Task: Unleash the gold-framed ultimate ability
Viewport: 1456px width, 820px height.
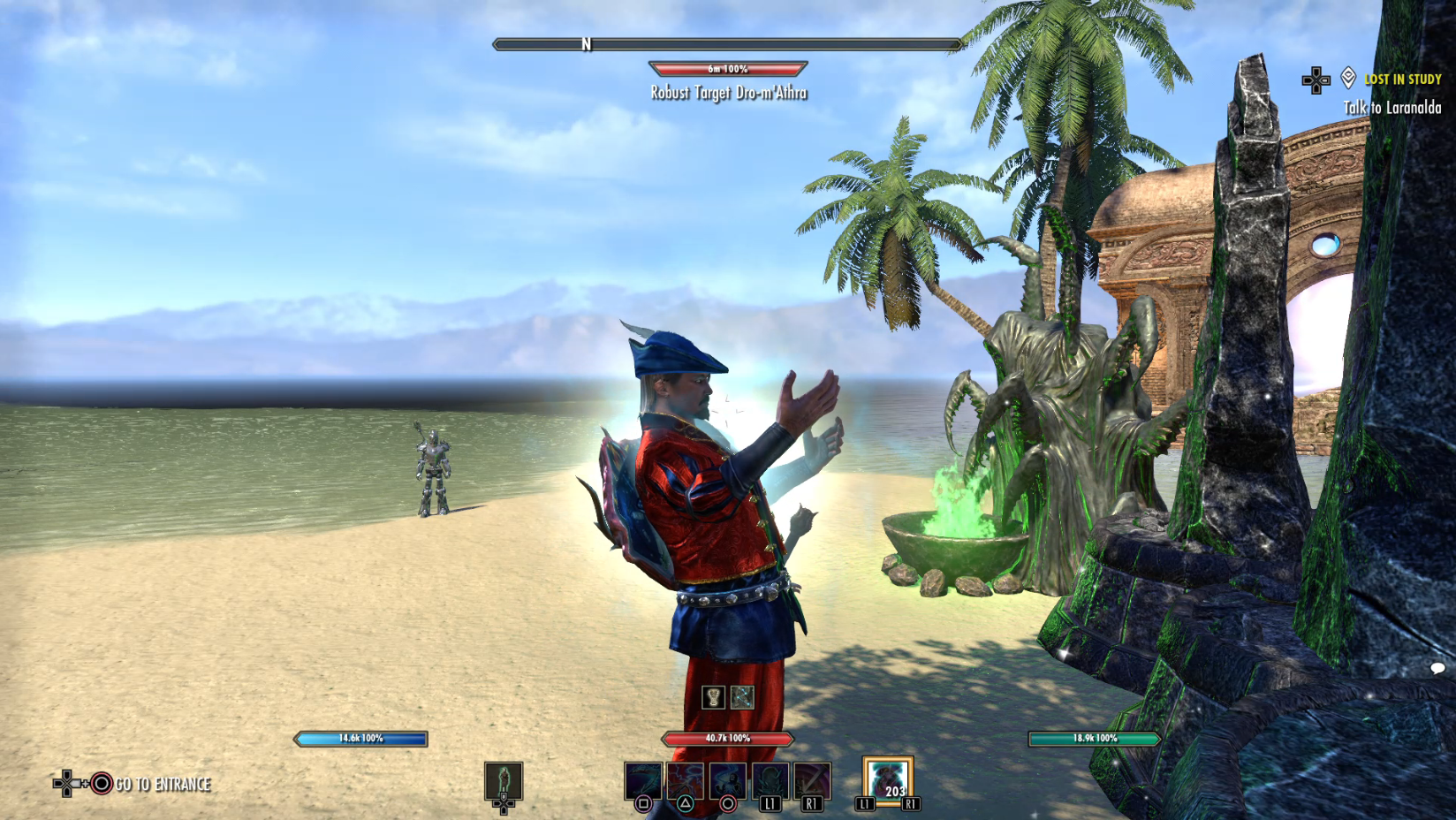Action: coord(888,781)
